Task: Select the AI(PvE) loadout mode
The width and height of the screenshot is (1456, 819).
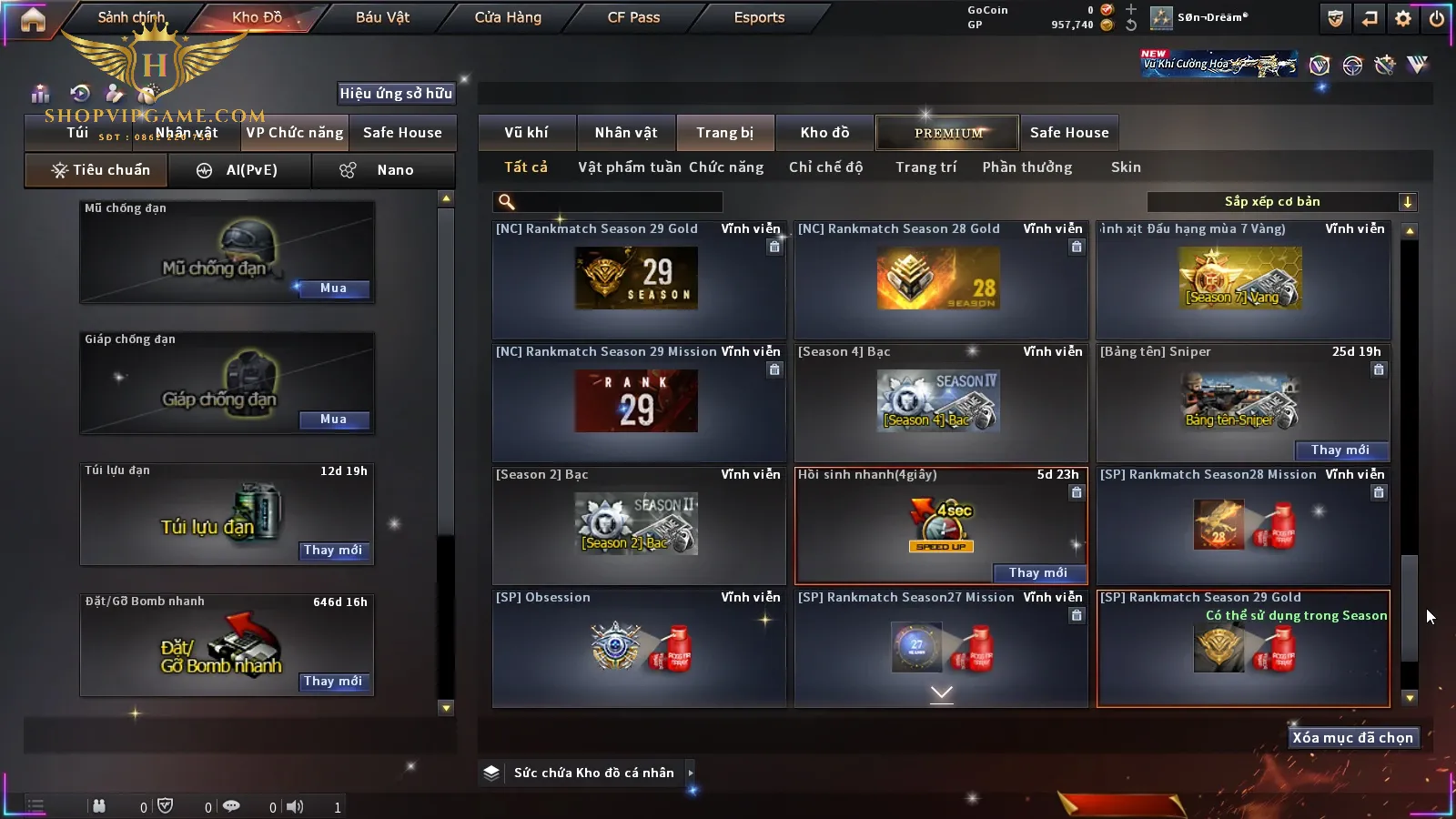Action: 239,170
